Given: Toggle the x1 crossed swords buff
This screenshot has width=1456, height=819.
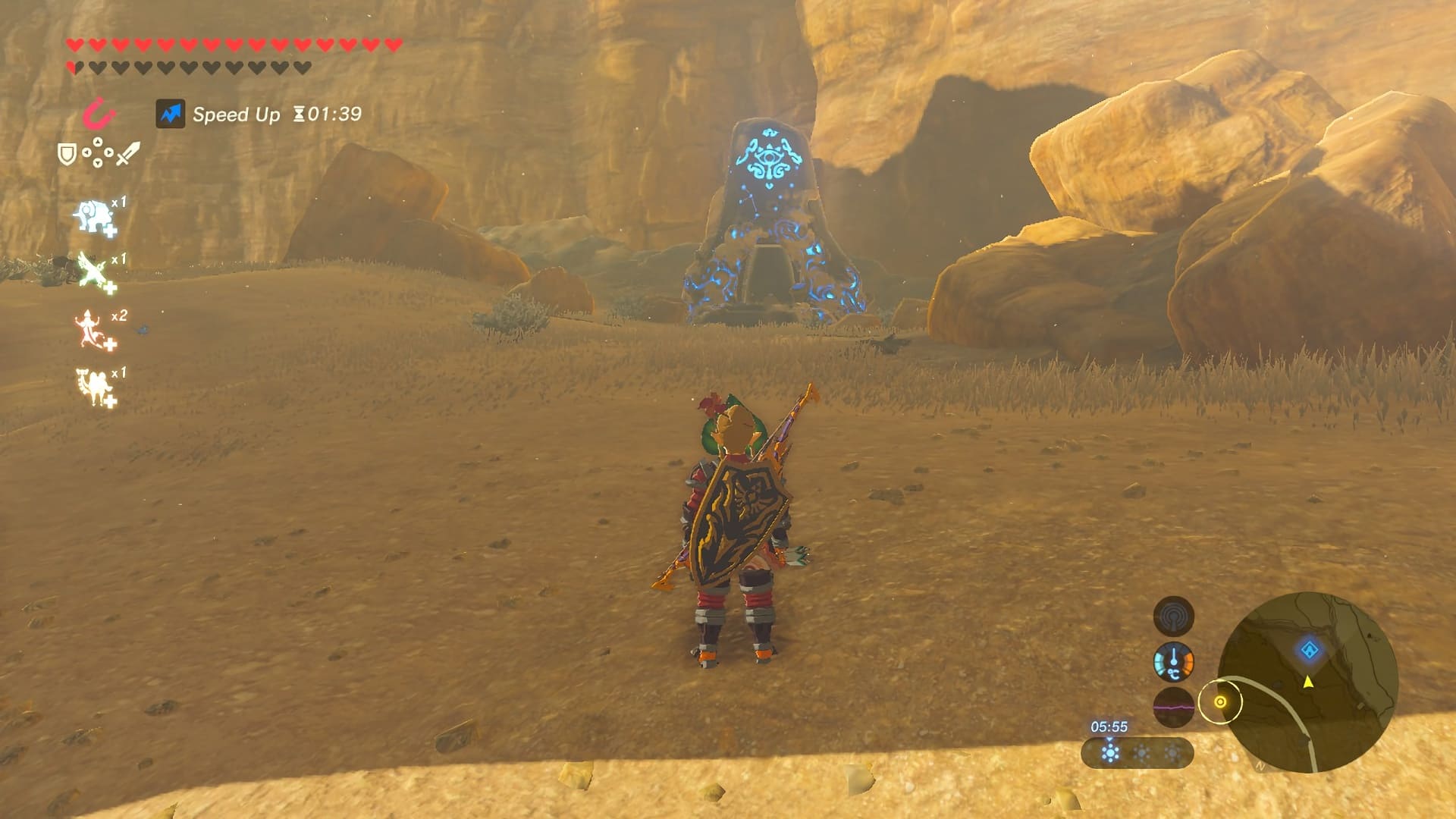Looking at the screenshot, I should point(92,268).
